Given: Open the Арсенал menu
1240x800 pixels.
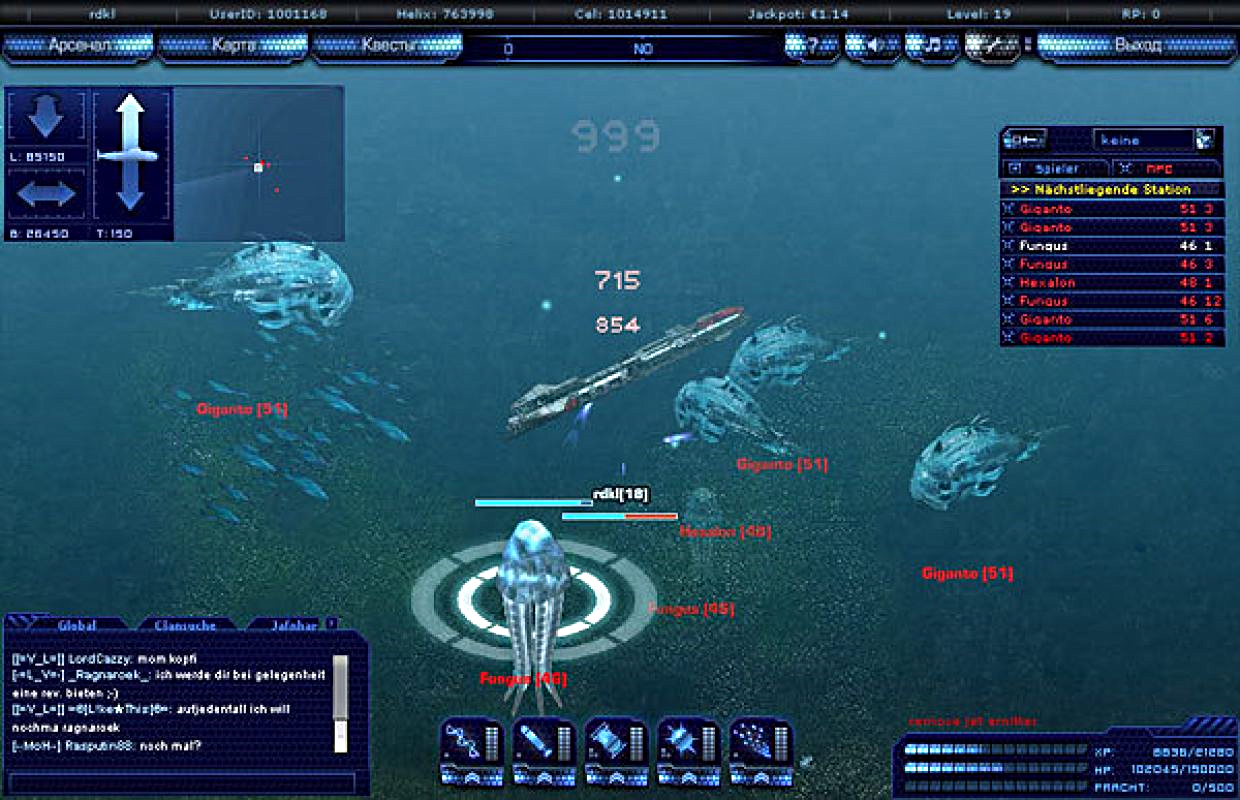Looking at the screenshot, I should 79,46.
